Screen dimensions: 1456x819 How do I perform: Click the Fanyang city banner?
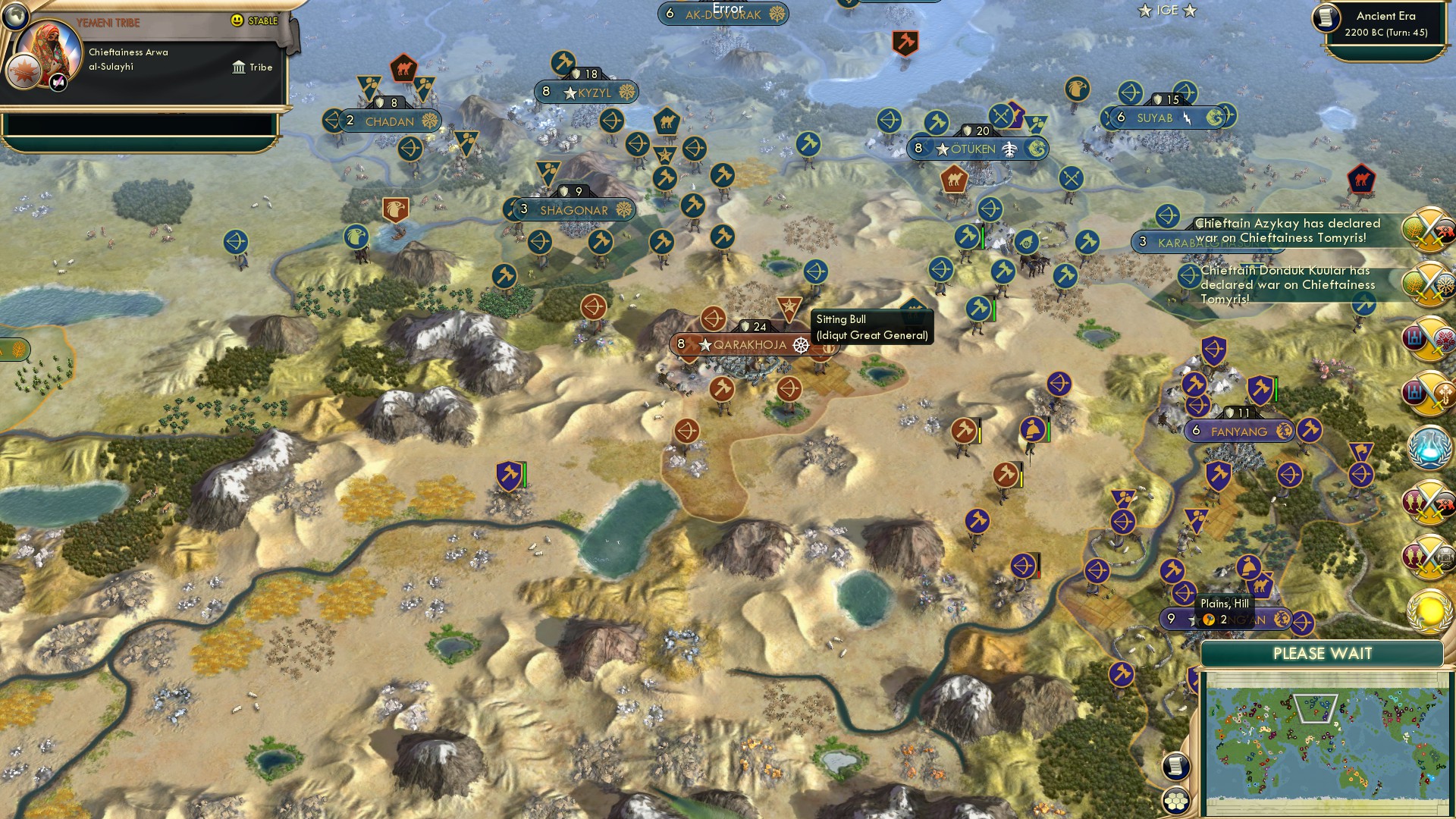(x=1240, y=431)
